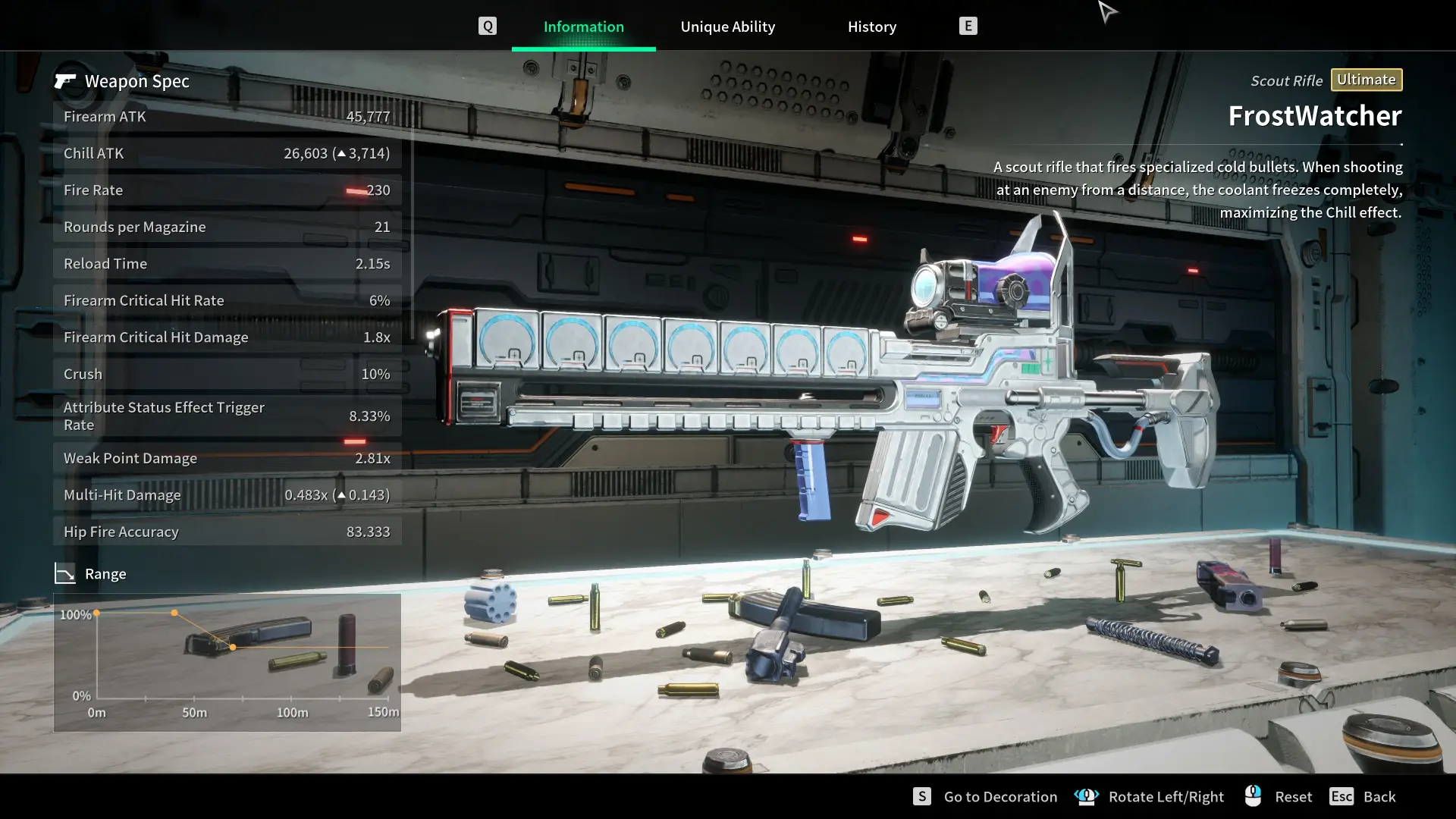Image resolution: width=1456 pixels, height=819 pixels.
Task: Click the Back label at bottom right
Action: point(1379,796)
